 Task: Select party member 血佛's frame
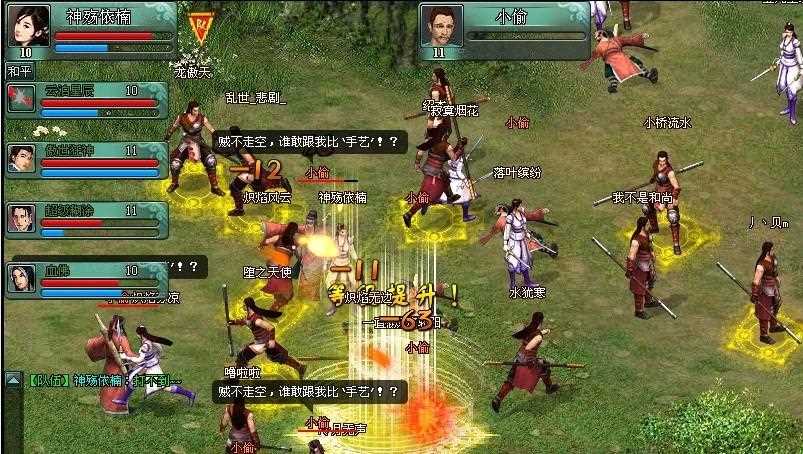[85, 279]
